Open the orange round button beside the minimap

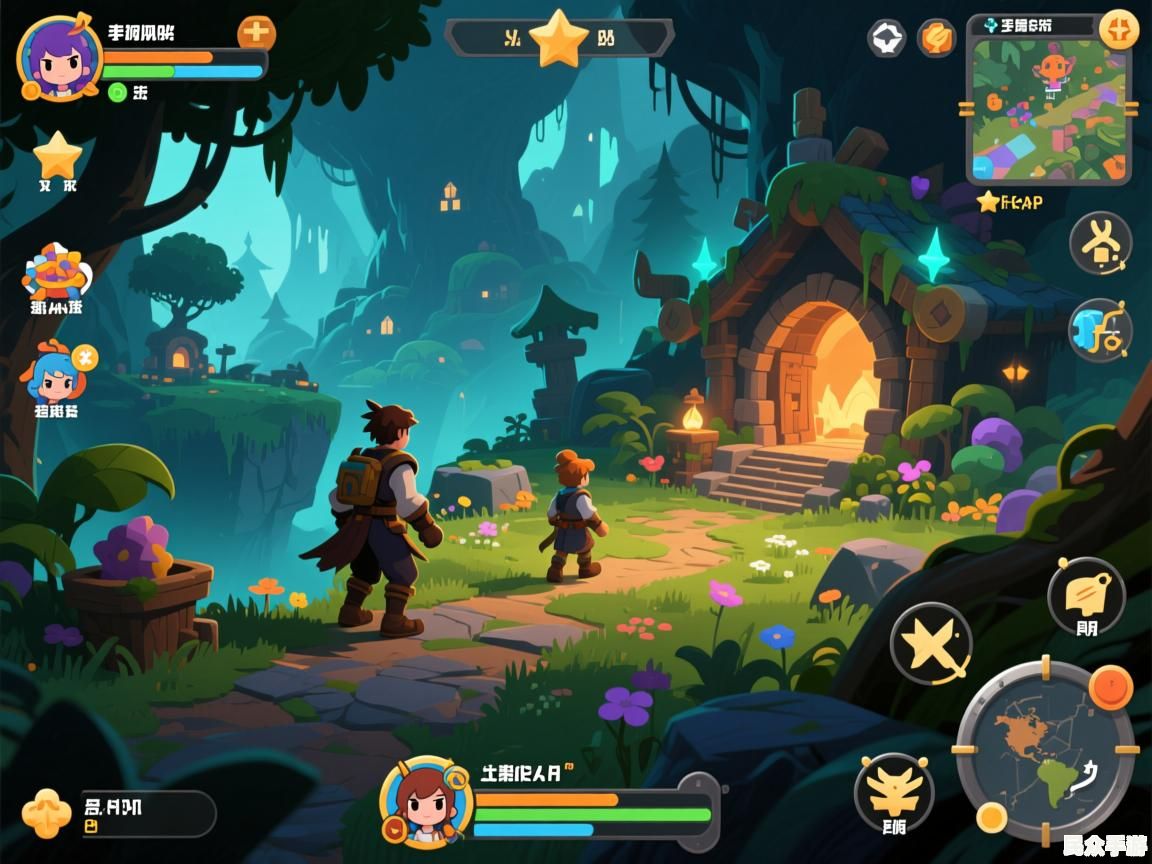click(x=936, y=39)
